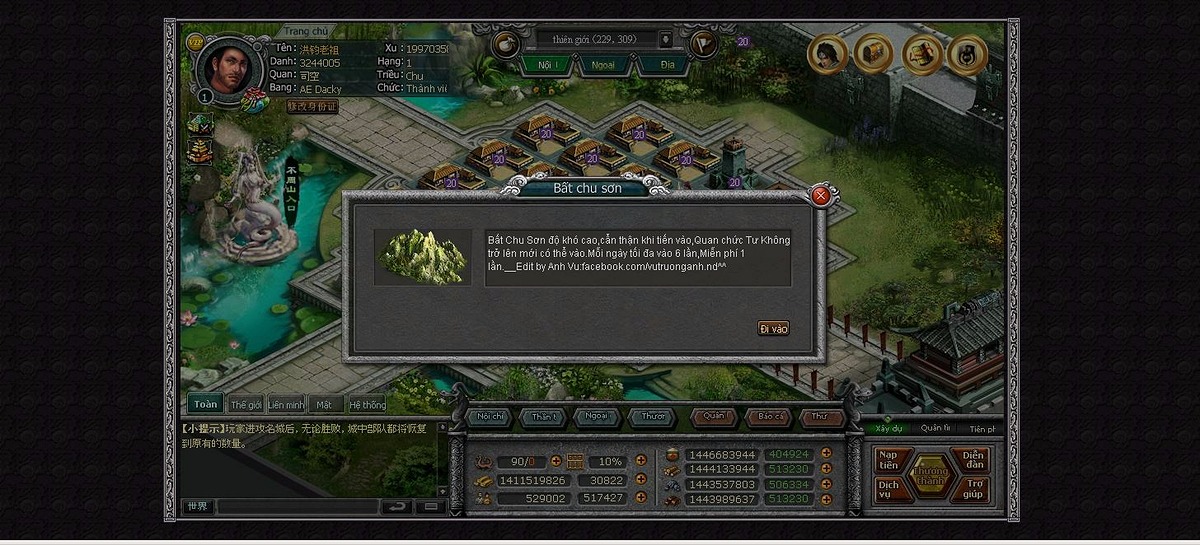Open the Báo cáo menu button
This screenshot has height=545, width=1200.
[x=771, y=416]
